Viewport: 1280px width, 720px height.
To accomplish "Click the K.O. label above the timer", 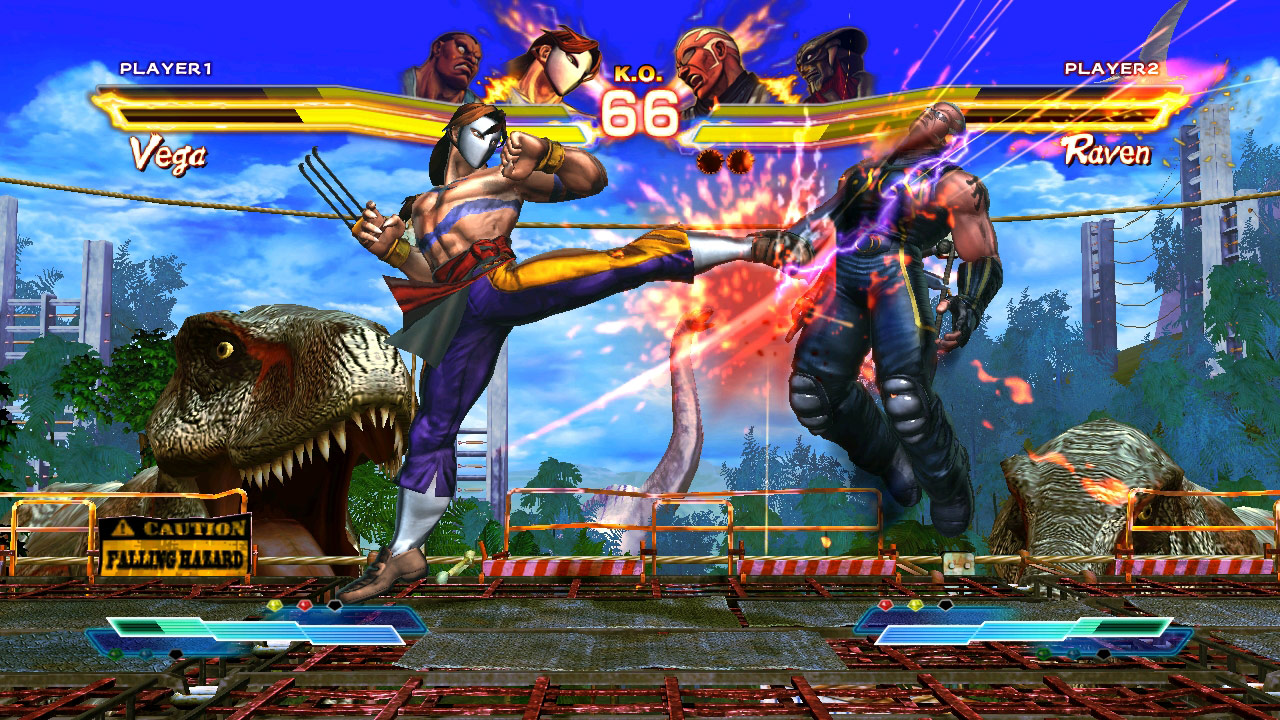I will click(x=640, y=72).
